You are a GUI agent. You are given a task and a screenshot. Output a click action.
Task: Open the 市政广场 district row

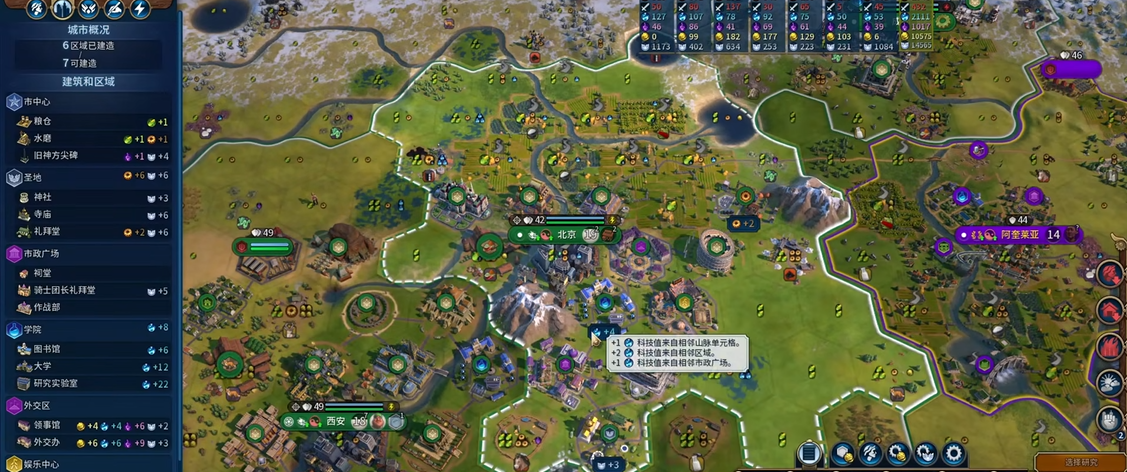(41, 254)
